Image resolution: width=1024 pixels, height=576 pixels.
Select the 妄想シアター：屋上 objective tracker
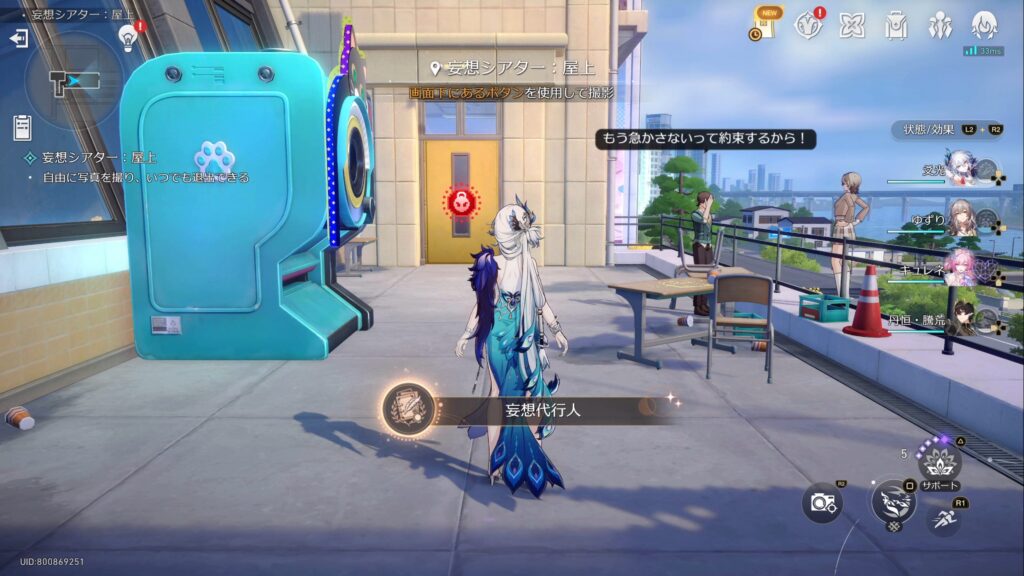pos(99,158)
